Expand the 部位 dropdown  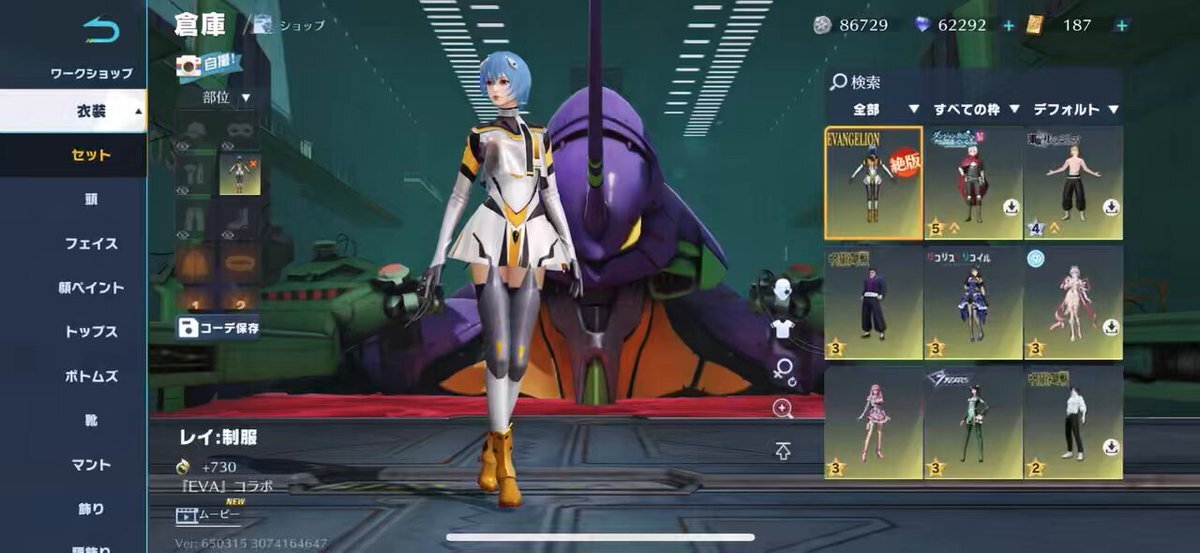tap(226, 97)
